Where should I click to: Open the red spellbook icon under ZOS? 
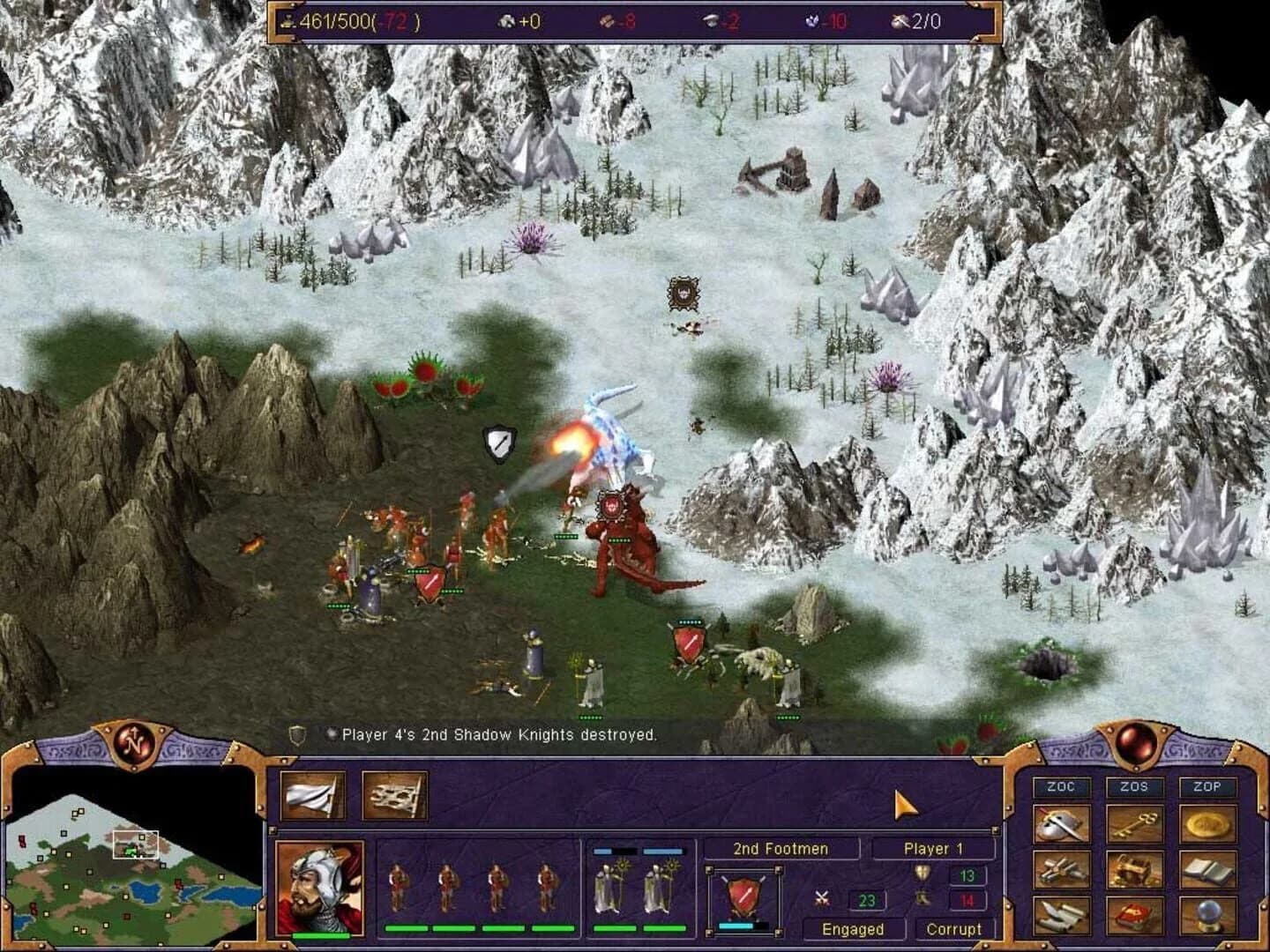(x=1136, y=914)
